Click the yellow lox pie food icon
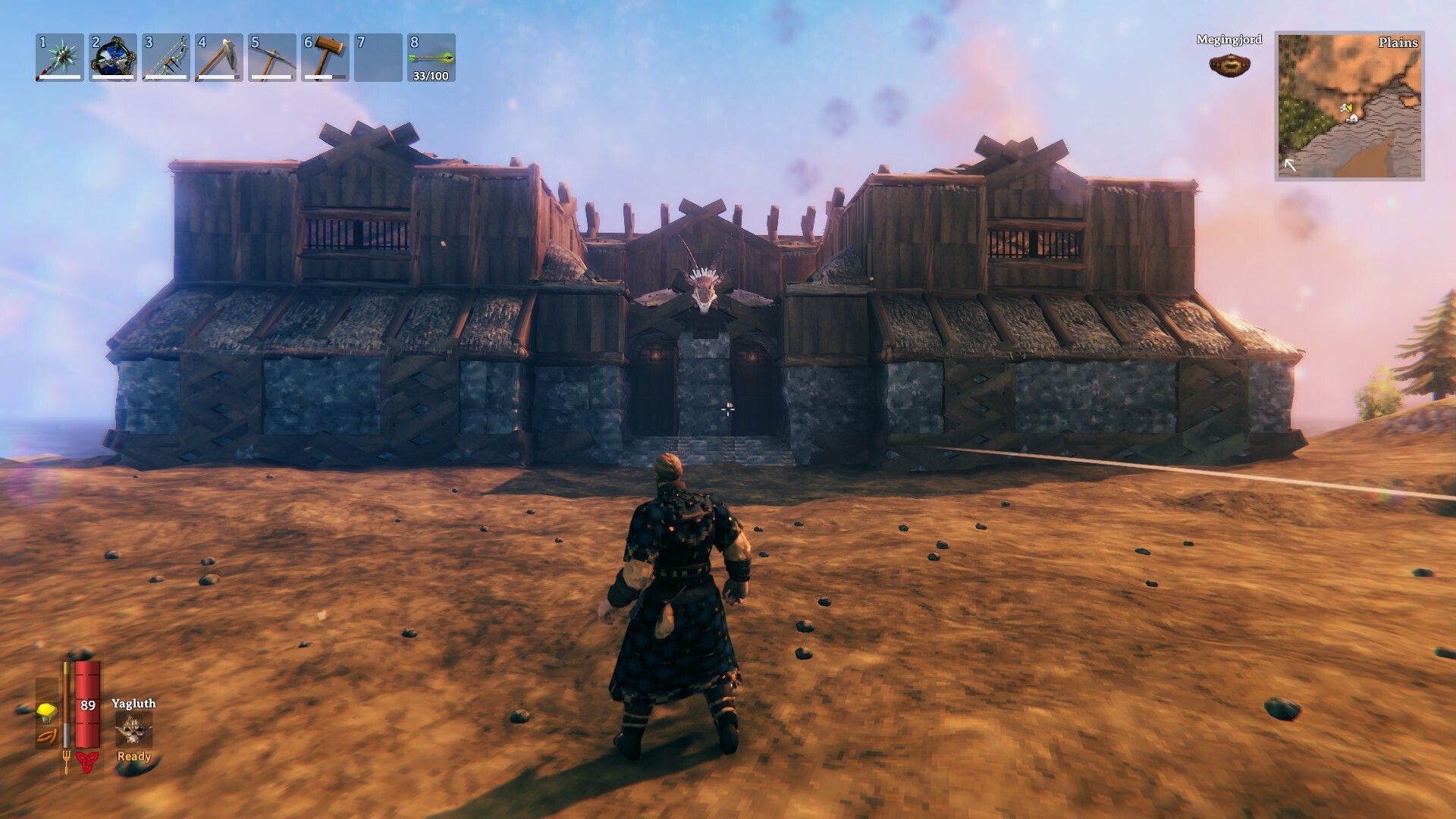The image size is (1456, 819). 46,713
